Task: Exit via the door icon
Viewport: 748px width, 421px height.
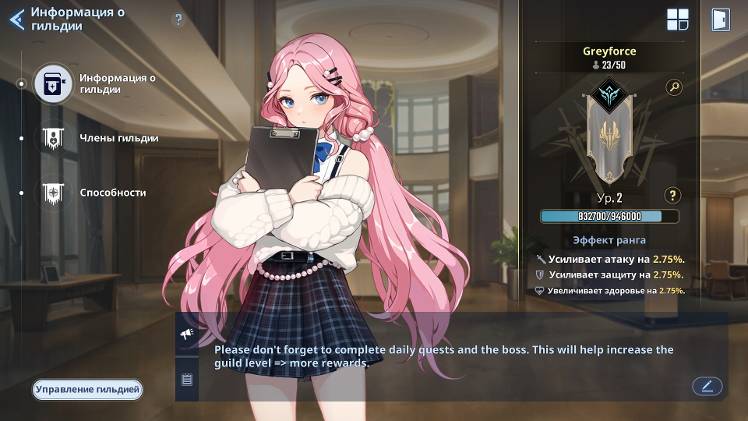Action: (719, 20)
